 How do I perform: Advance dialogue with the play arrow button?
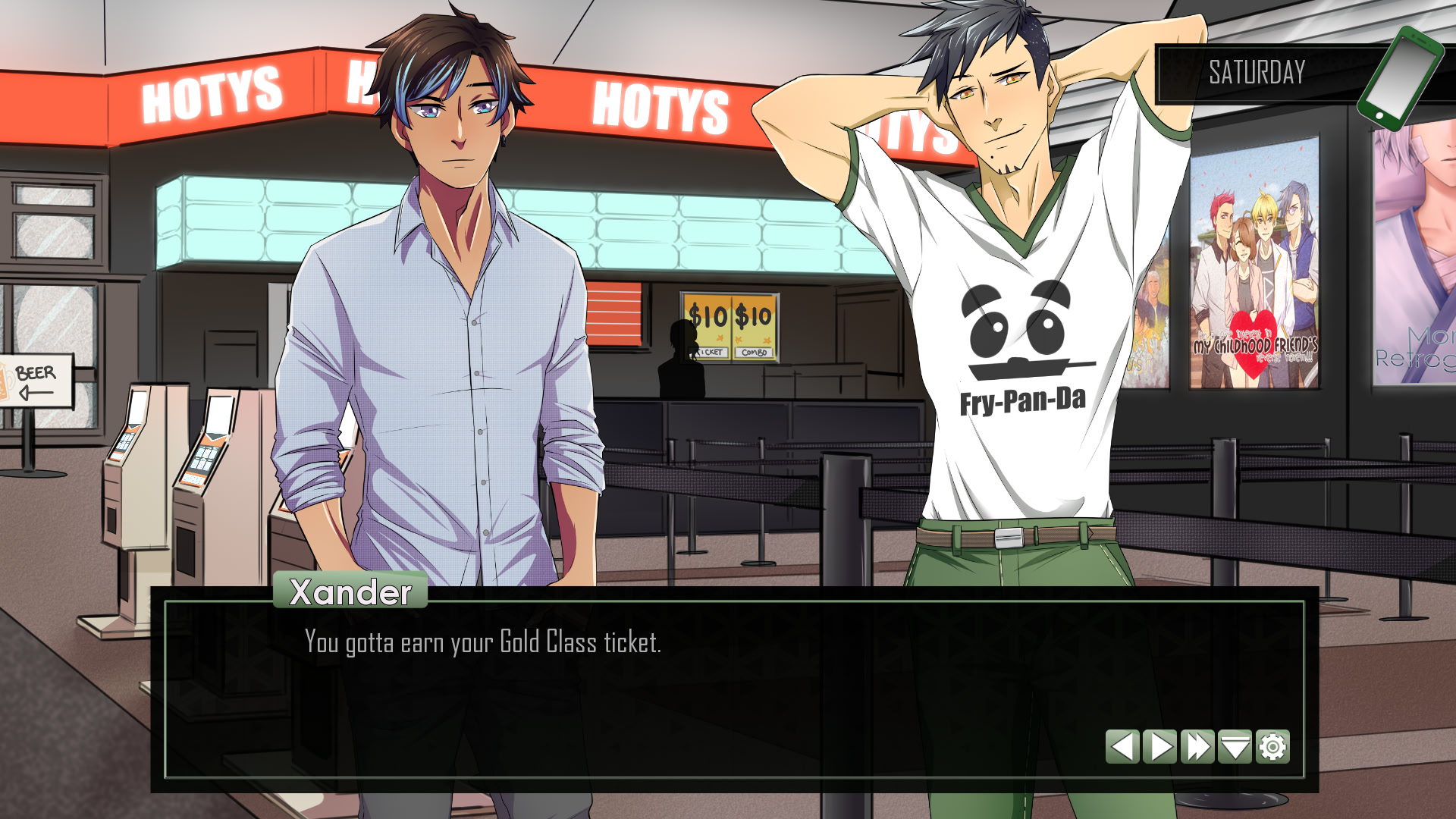1160,747
